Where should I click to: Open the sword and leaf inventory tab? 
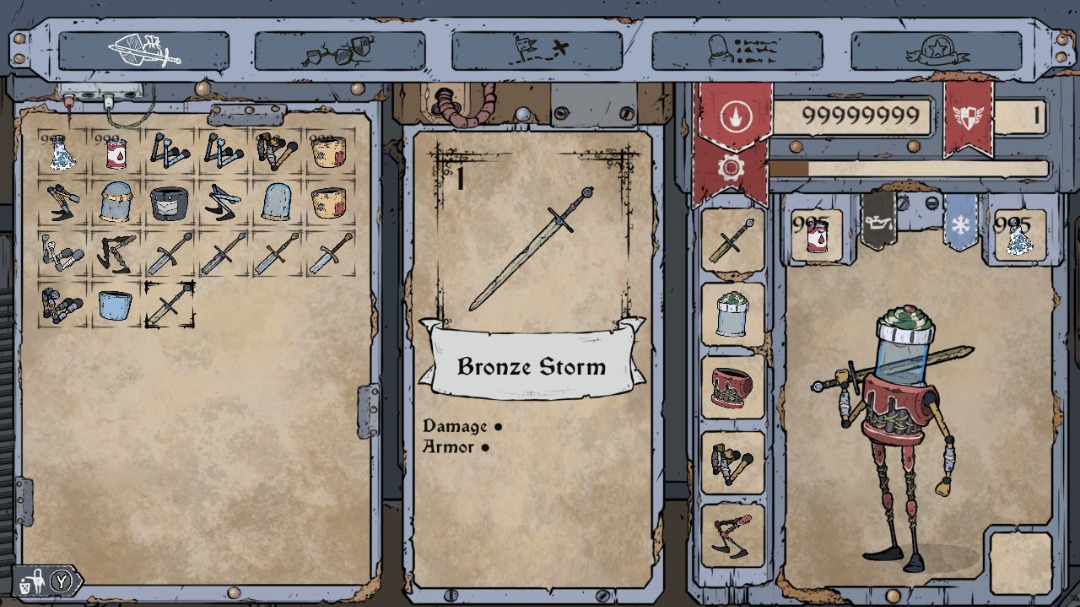click(x=144, y=50)
